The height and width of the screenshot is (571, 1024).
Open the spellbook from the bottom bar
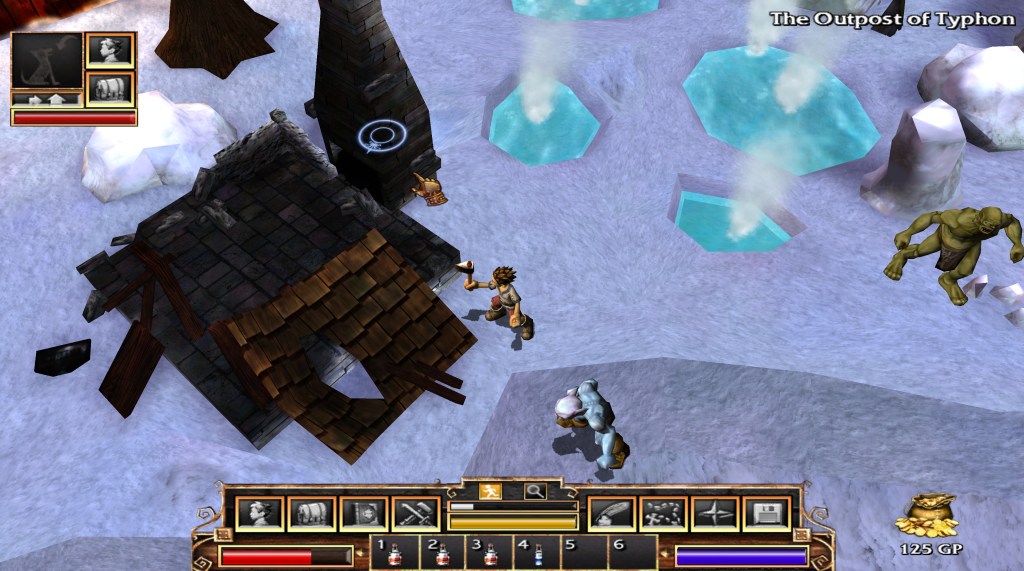tap(363, 513)
